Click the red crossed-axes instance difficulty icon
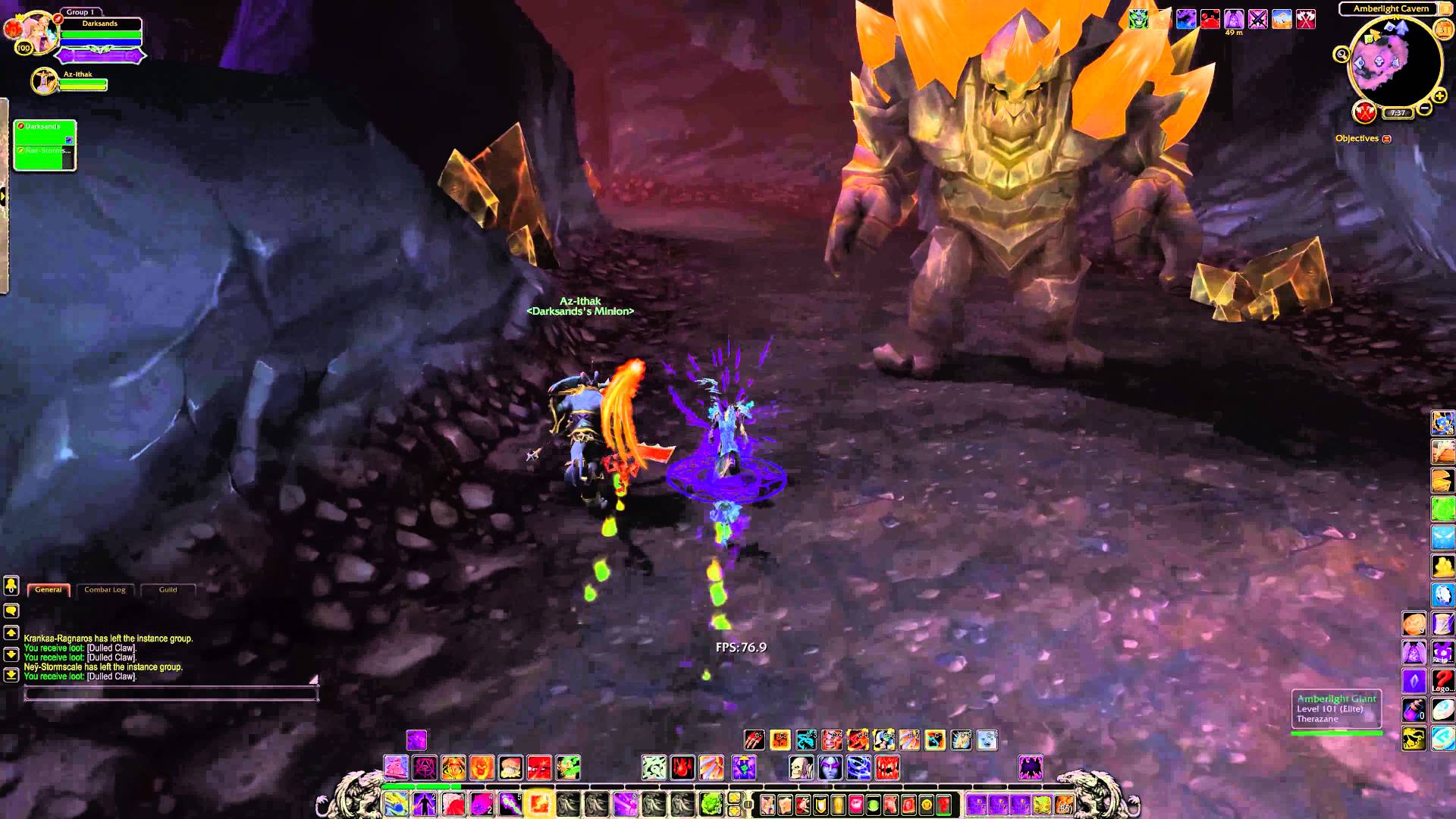1456x819 pixels. [1363, 112]
